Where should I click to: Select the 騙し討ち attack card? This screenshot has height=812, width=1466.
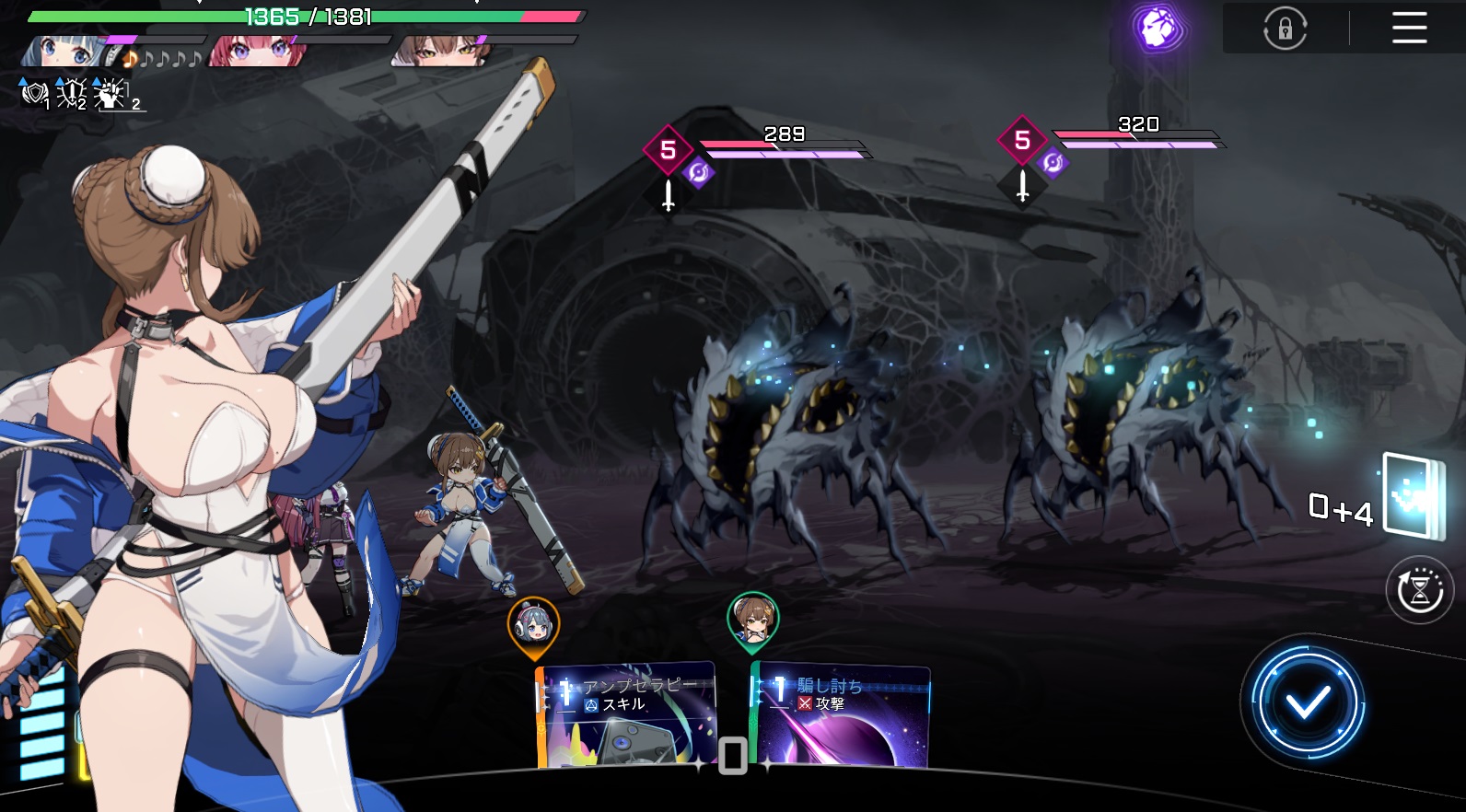pos(841,714)
